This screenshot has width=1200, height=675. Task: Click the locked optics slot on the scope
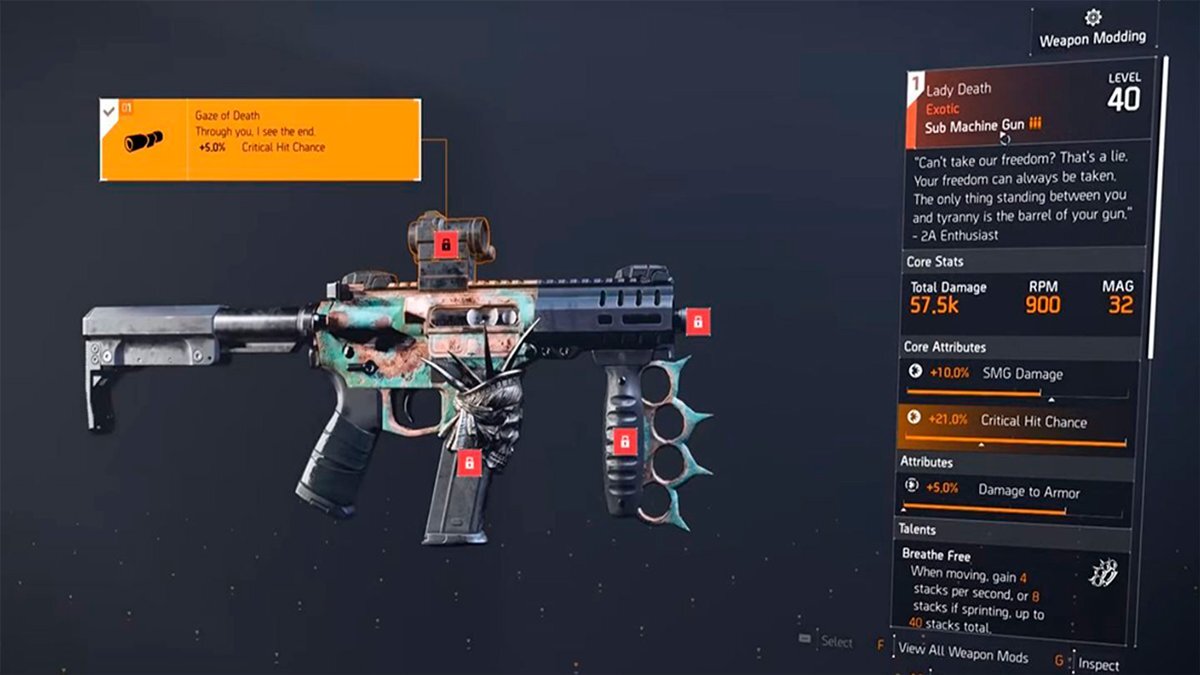pyautogui.click(x=446, y=243)
